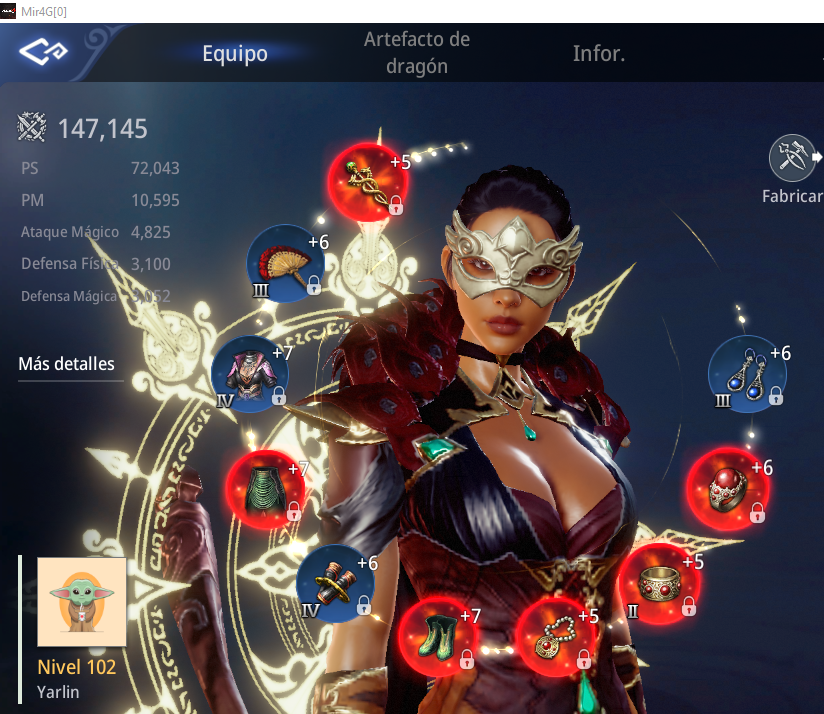Select the blue earrings slot

[x=747, y=374]
